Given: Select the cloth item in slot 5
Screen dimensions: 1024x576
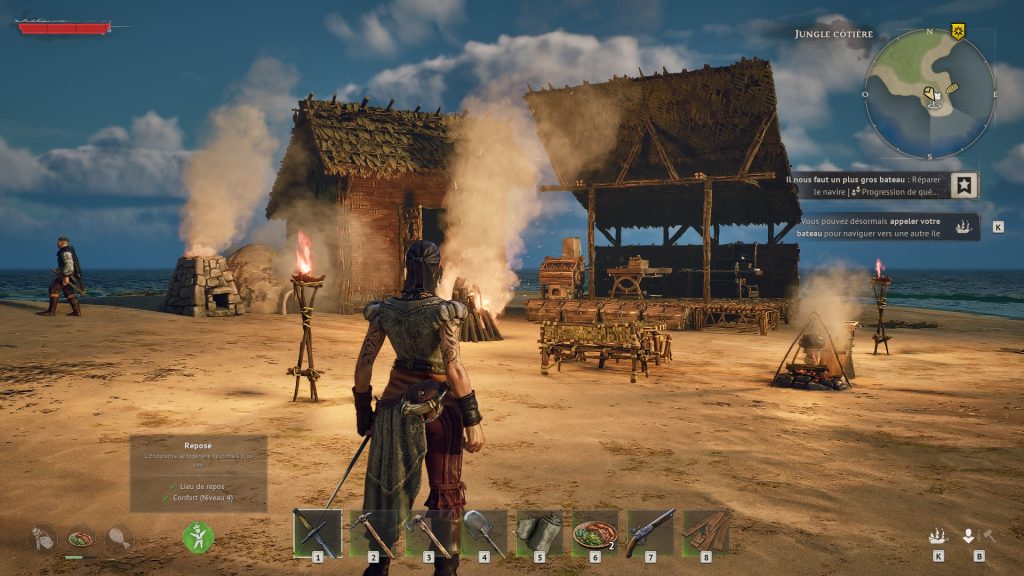Looking at the screenshot, I should (540, 532).
